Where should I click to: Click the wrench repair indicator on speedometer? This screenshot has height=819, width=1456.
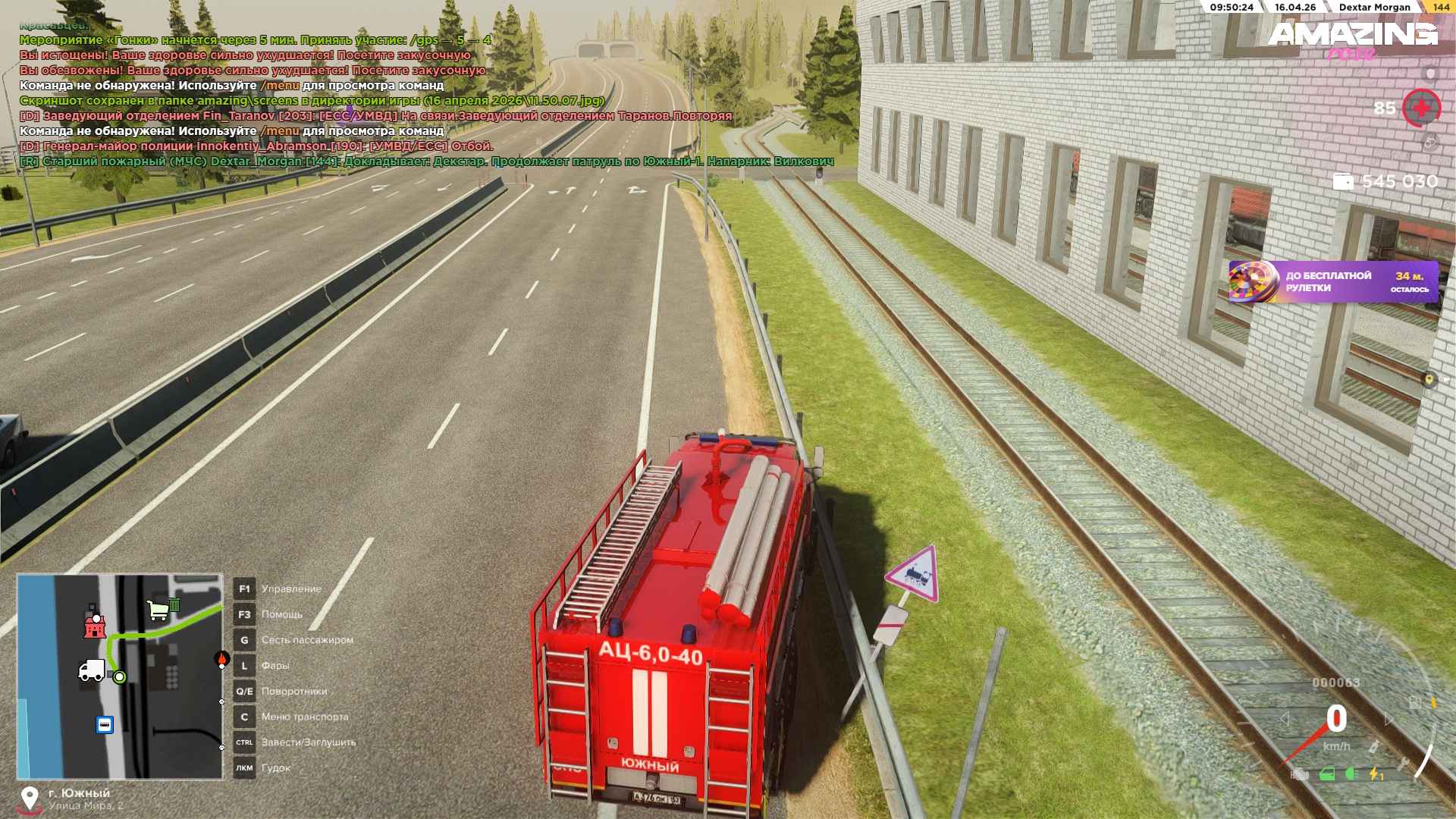[x=1402, y=763]
